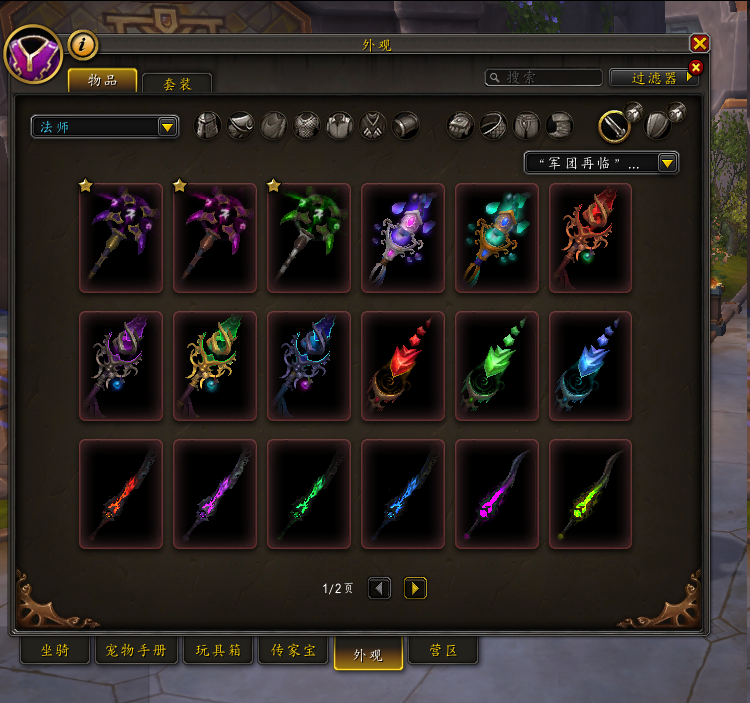
Task: Select the red flame crystal staff appearance
Action: (402, 366)
